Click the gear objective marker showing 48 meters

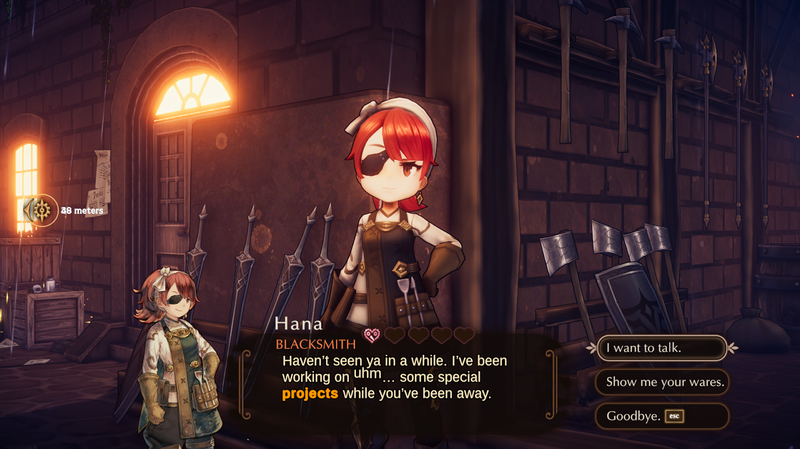click(x=43, y=210)
